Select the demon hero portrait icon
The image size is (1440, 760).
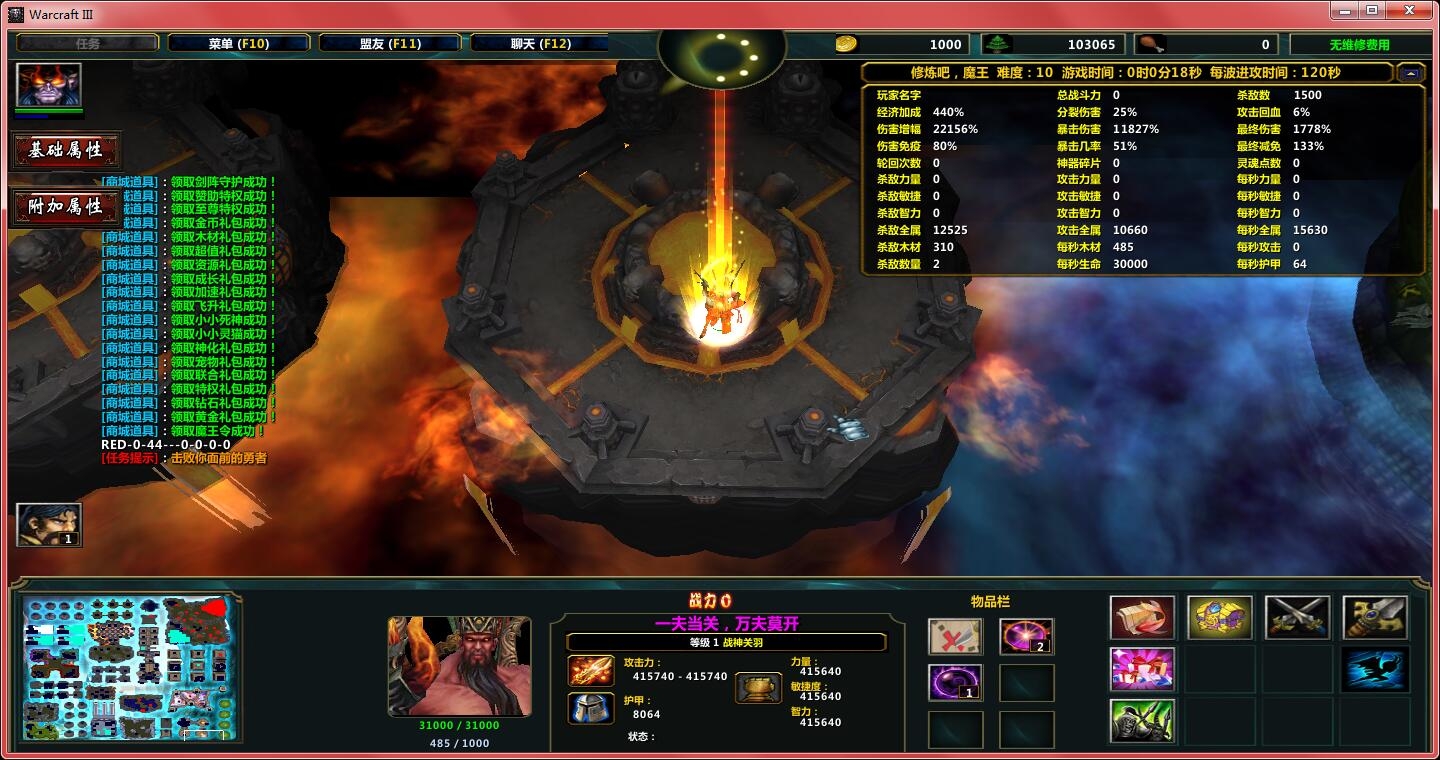coord(48,85)
